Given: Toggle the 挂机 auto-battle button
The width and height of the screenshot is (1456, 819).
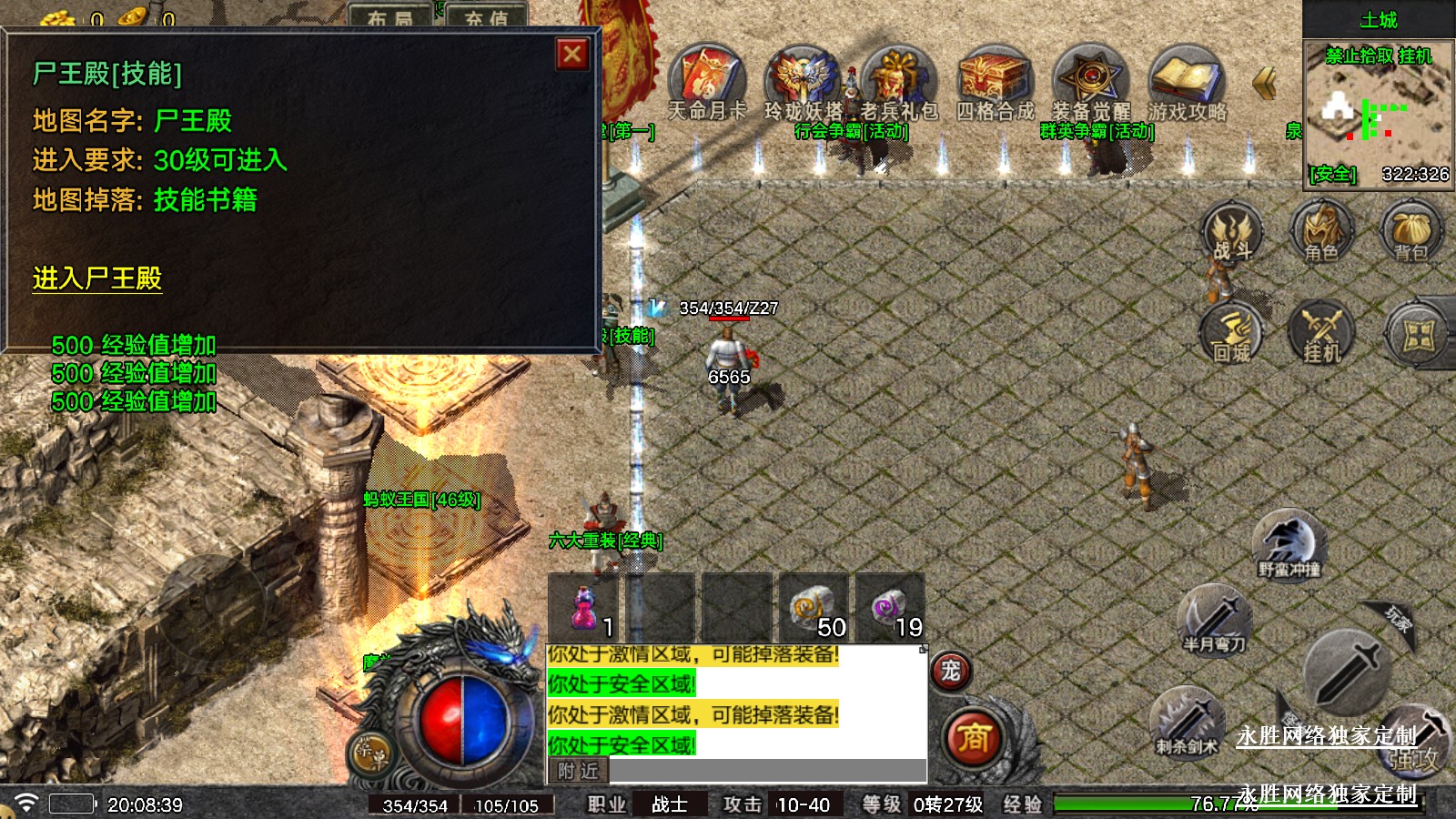Looking at the screenshot, I should [1321, 333].
